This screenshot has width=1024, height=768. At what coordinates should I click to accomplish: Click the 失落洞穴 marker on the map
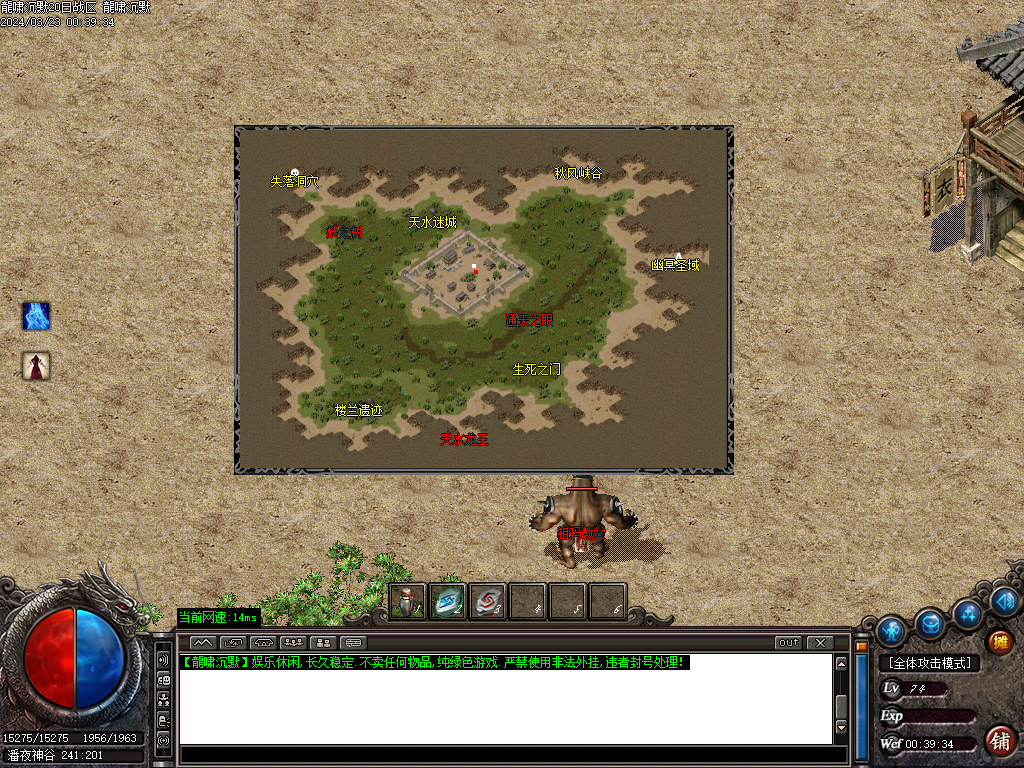click(294, 181)
